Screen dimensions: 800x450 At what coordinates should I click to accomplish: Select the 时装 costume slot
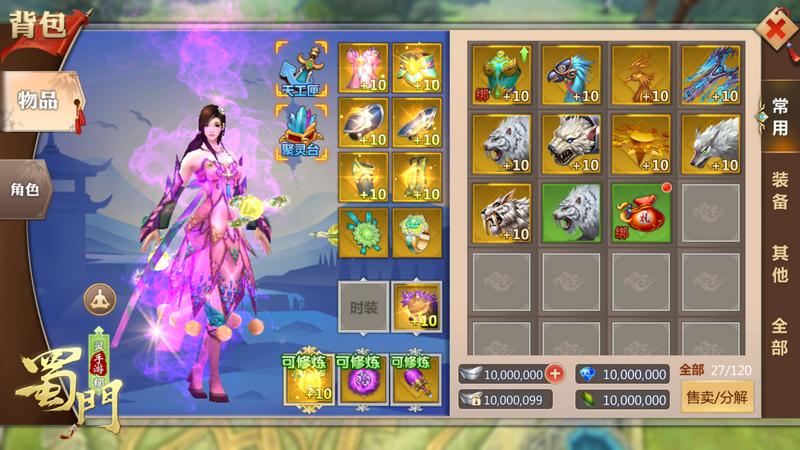363,305
